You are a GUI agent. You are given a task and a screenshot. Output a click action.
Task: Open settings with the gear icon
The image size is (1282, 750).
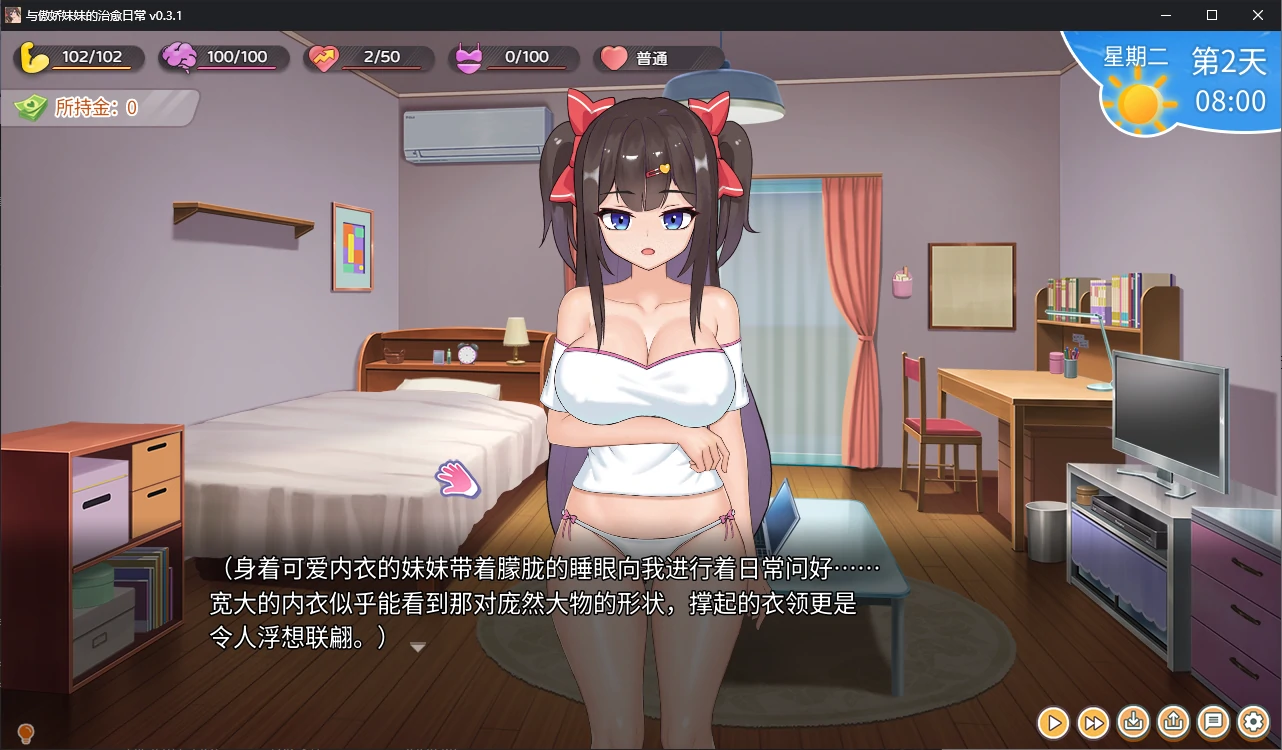tap(1254, 721)
